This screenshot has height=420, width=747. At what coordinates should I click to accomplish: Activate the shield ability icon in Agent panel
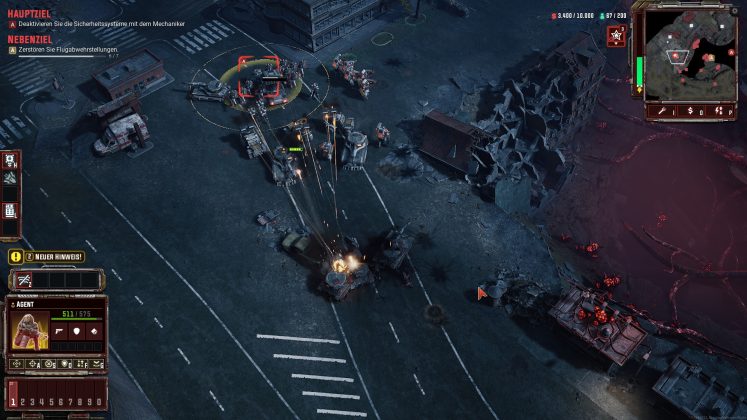(x=76, y=329)
